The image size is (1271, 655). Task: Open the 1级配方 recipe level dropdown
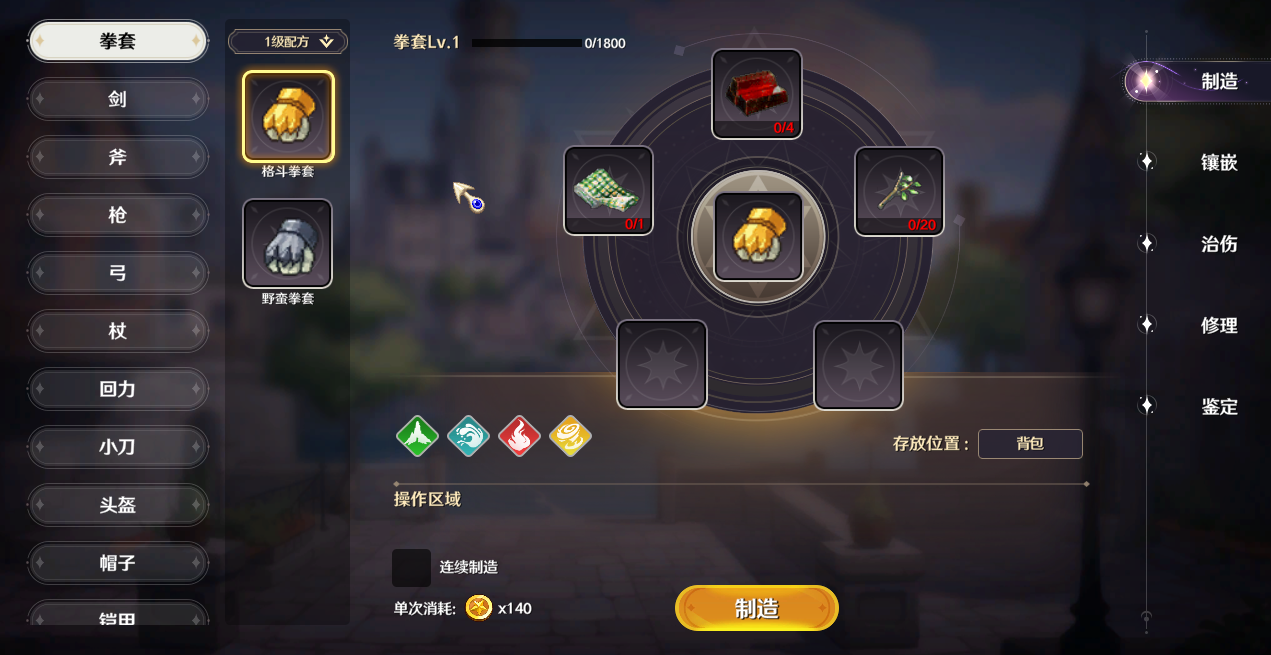(x=288, y=42)
